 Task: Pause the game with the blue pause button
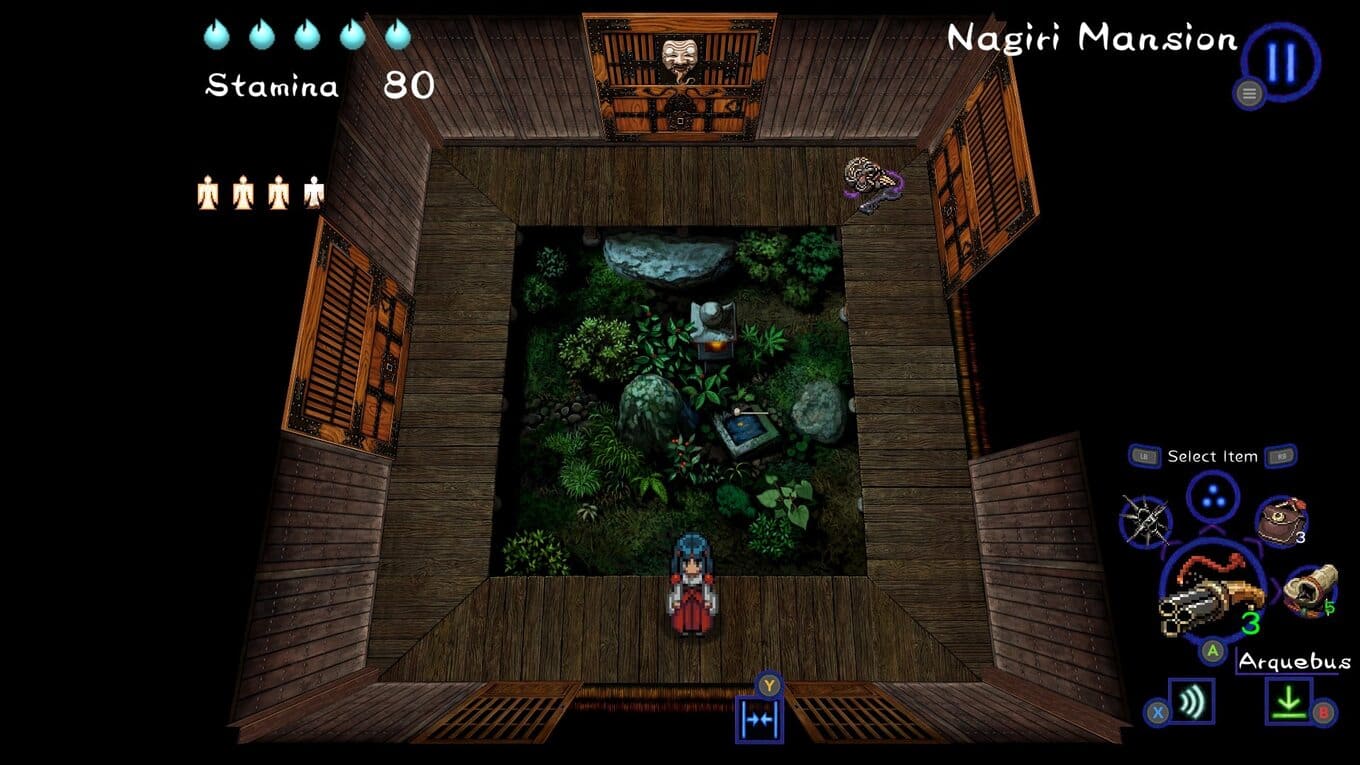1281,63
